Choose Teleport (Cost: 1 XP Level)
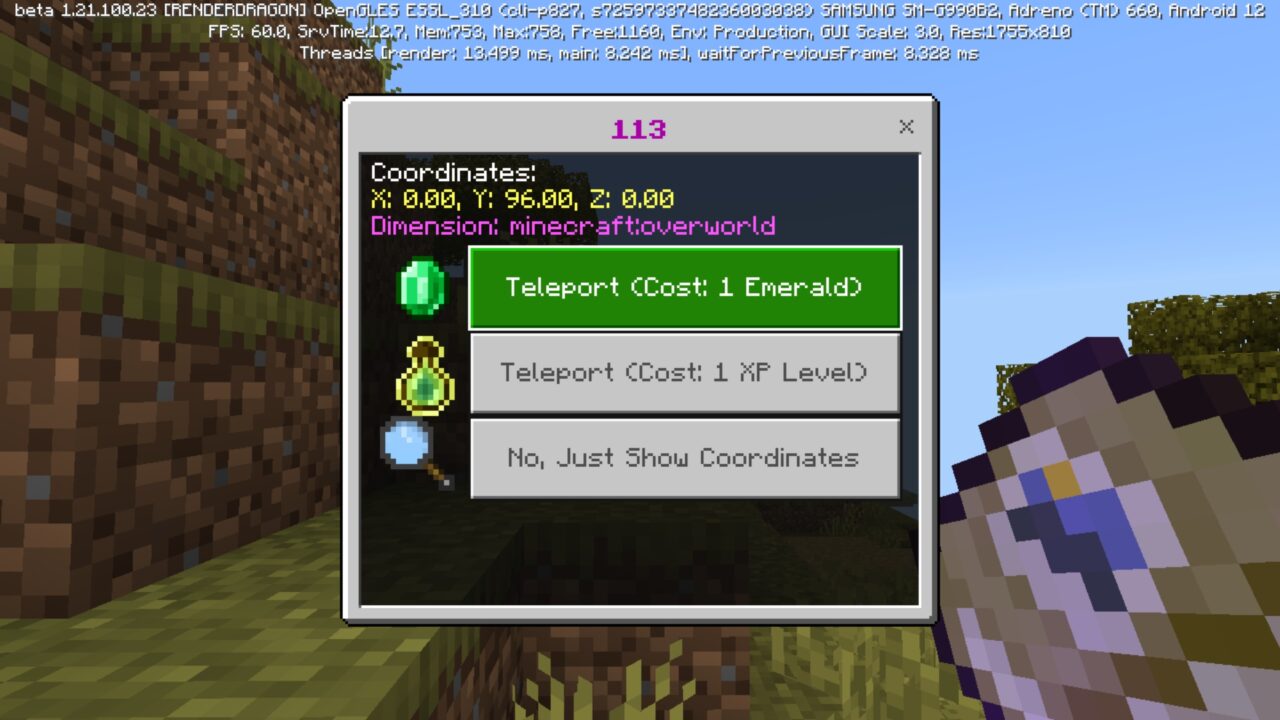This screenshot has width=1280, height=720. tap(685, 373)
